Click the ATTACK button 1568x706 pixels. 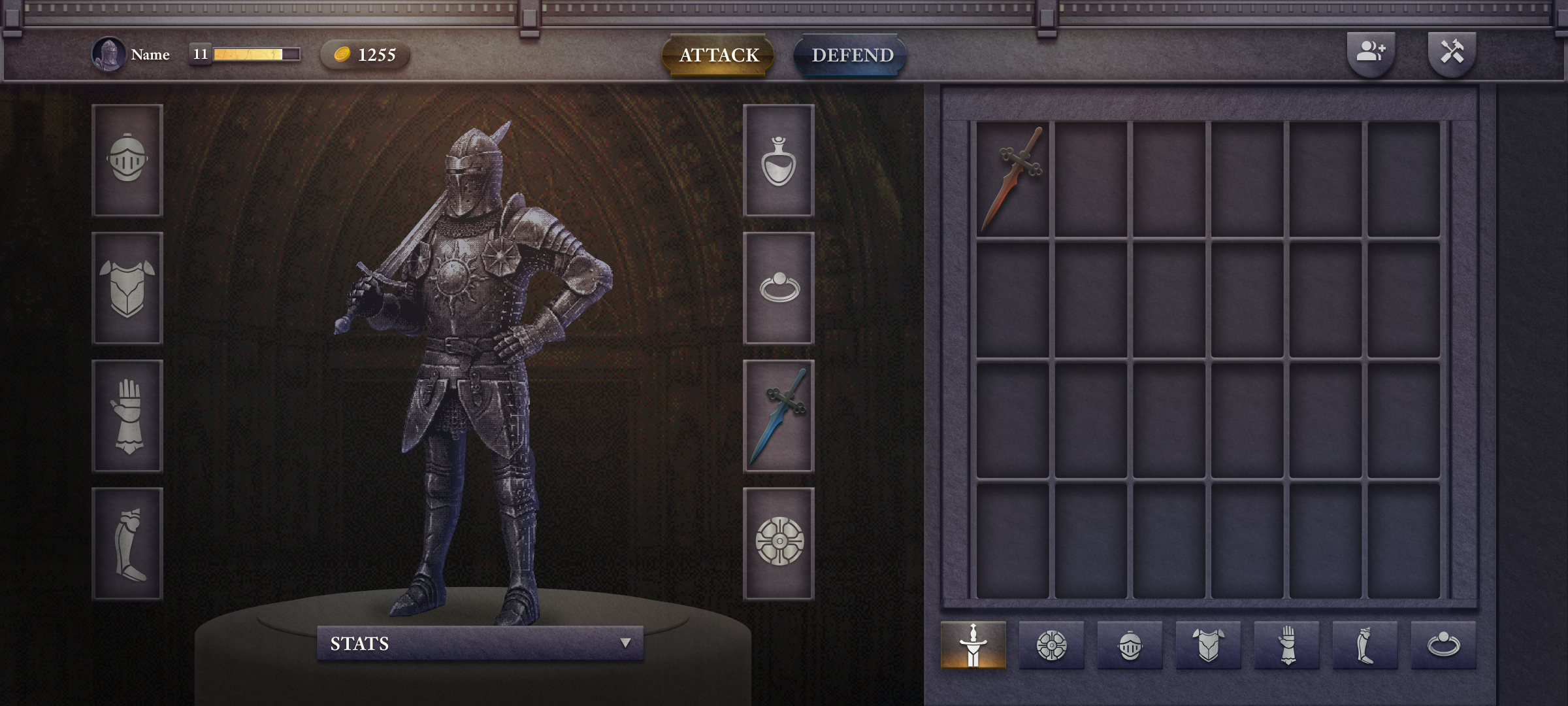(718, 55)
